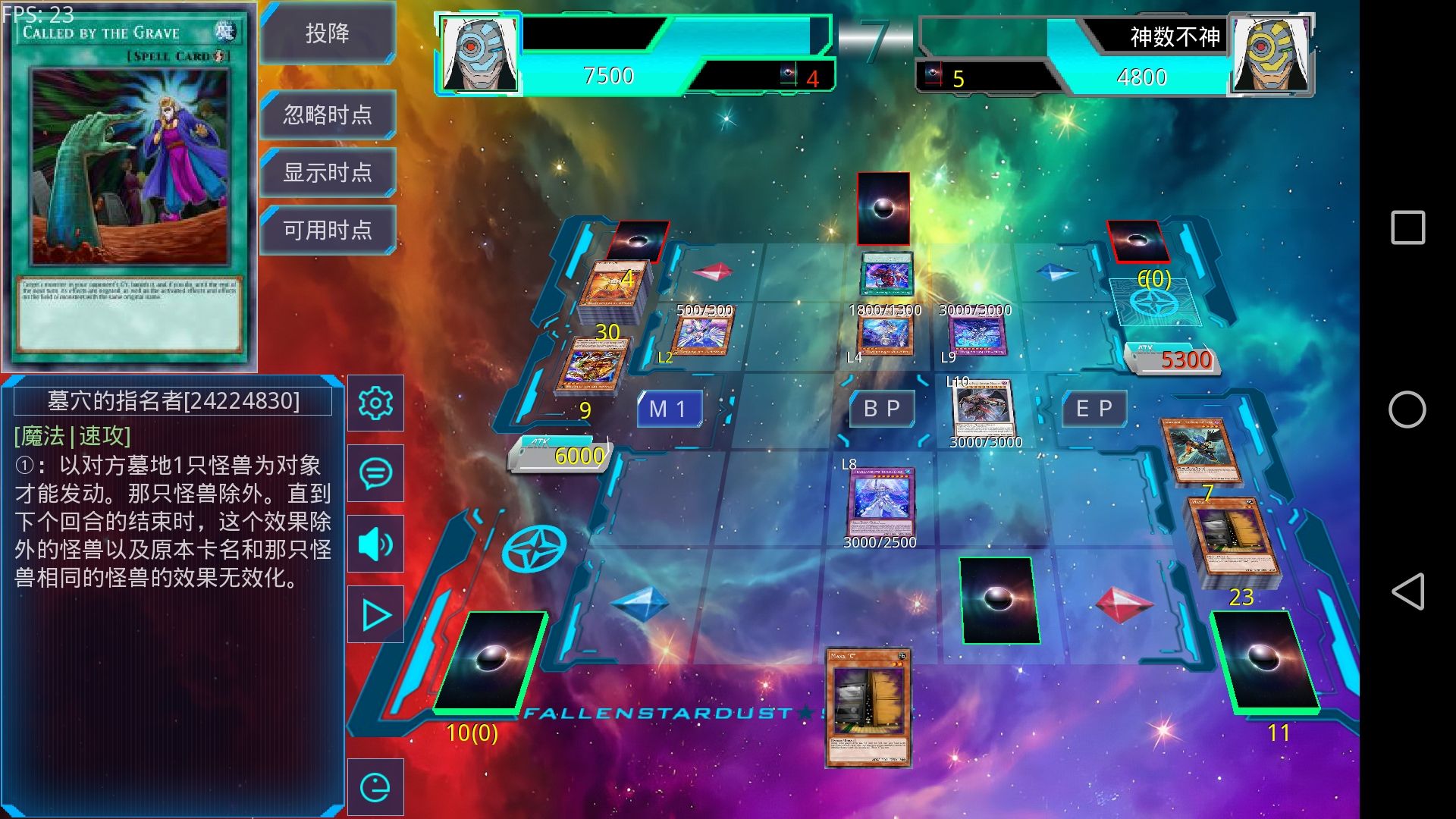Select the L10 extra monster zone card

[x=984, y=410]
